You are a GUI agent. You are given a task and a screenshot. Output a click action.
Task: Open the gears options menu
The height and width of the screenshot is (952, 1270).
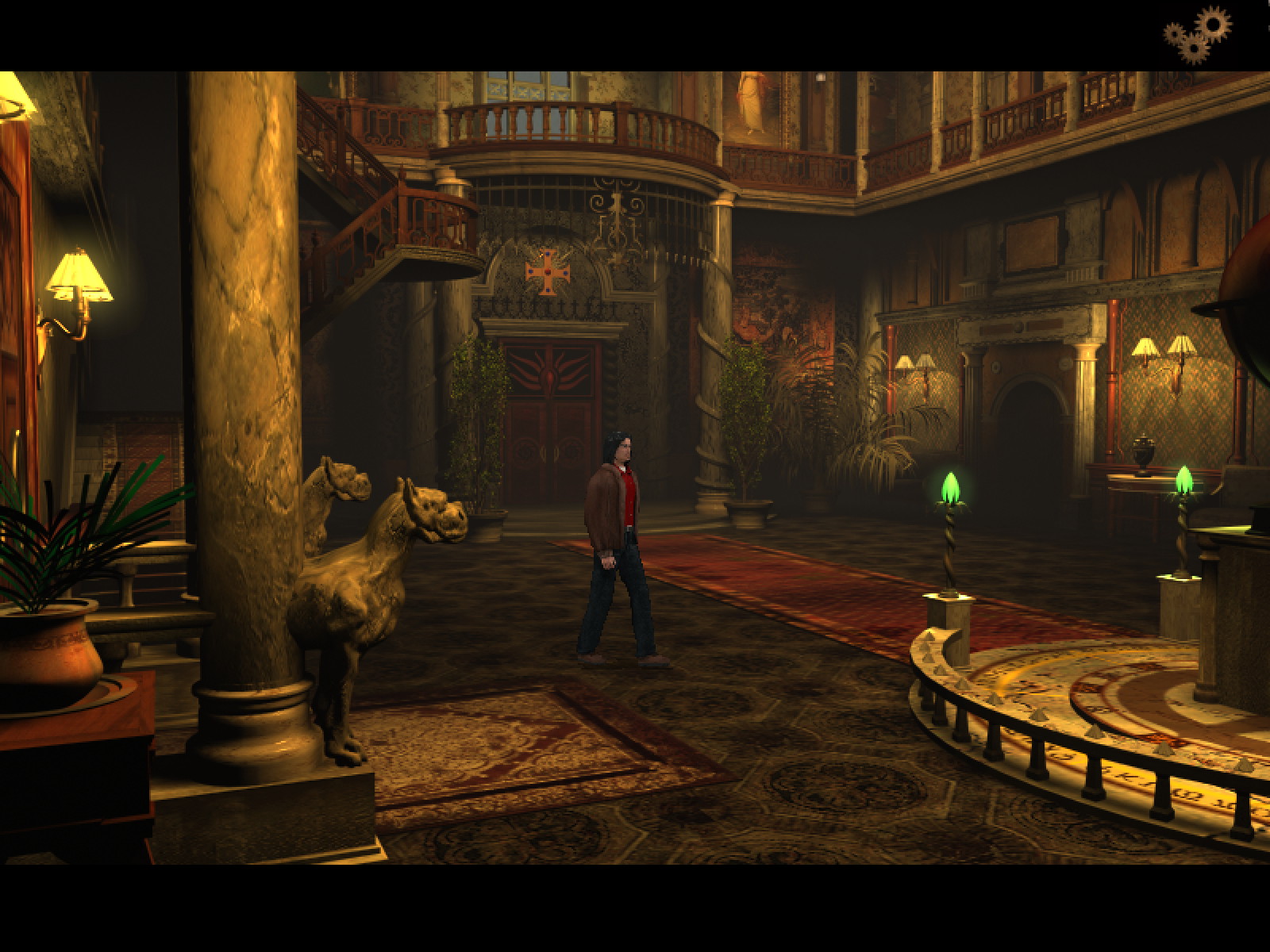(1197, 34)
